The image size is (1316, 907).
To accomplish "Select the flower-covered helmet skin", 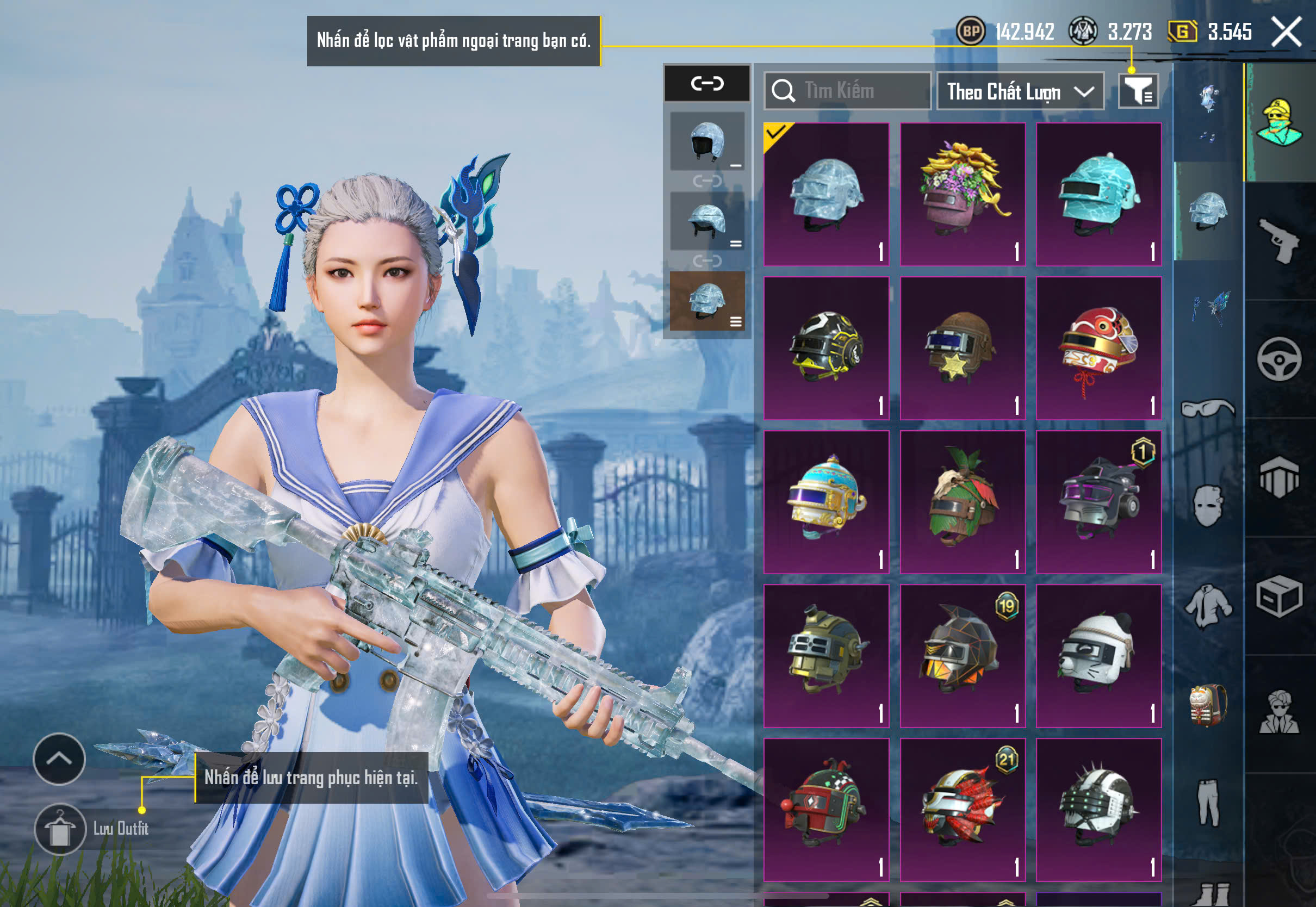I will pos(963,194).
